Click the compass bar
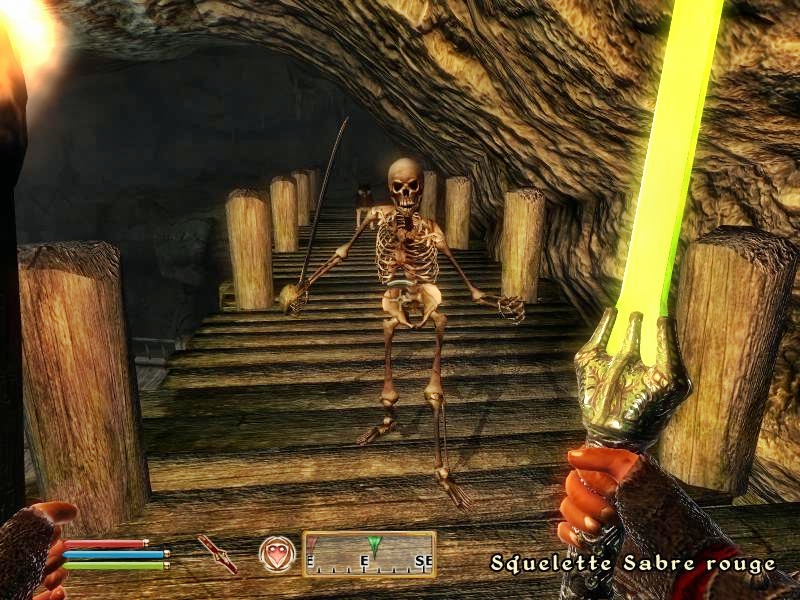 click(x=369, y=554)
